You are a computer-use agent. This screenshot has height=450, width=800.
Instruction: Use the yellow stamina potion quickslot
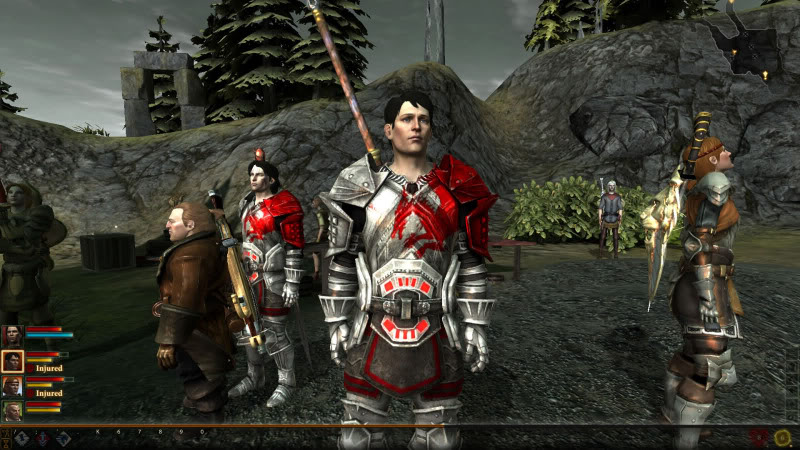782,438
